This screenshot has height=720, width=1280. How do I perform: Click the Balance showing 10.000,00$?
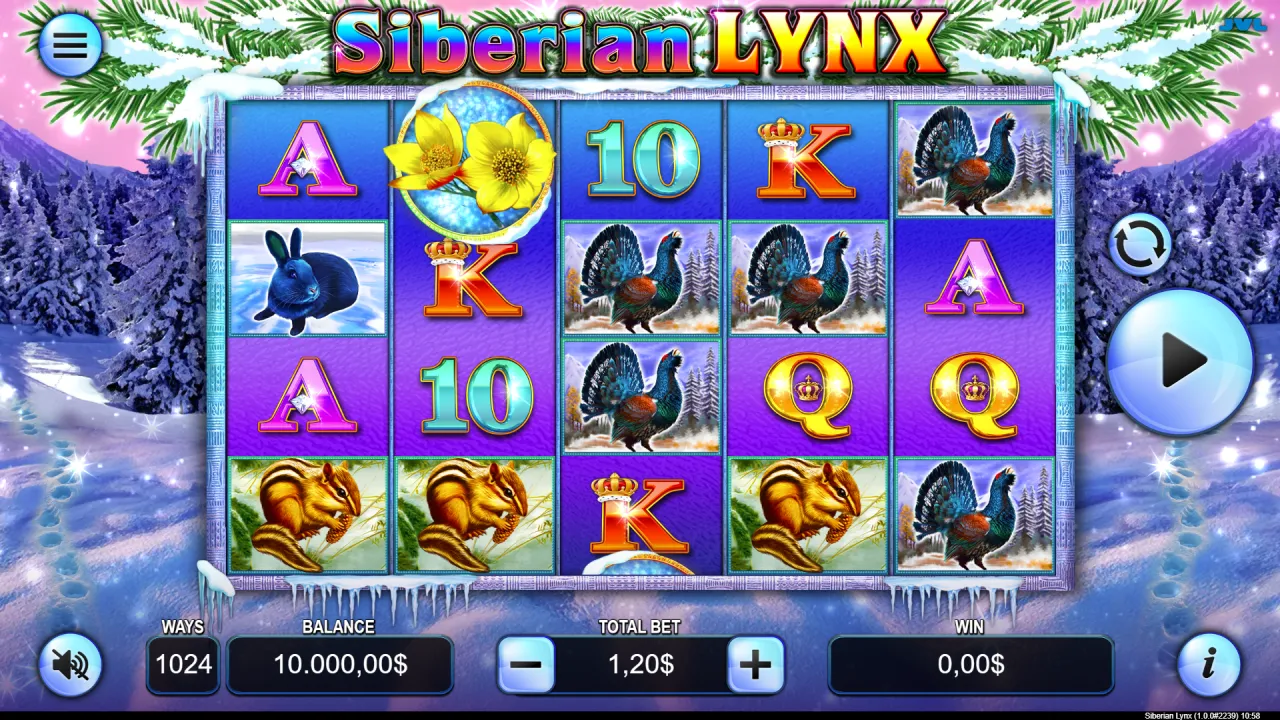(x=340, y=663)
